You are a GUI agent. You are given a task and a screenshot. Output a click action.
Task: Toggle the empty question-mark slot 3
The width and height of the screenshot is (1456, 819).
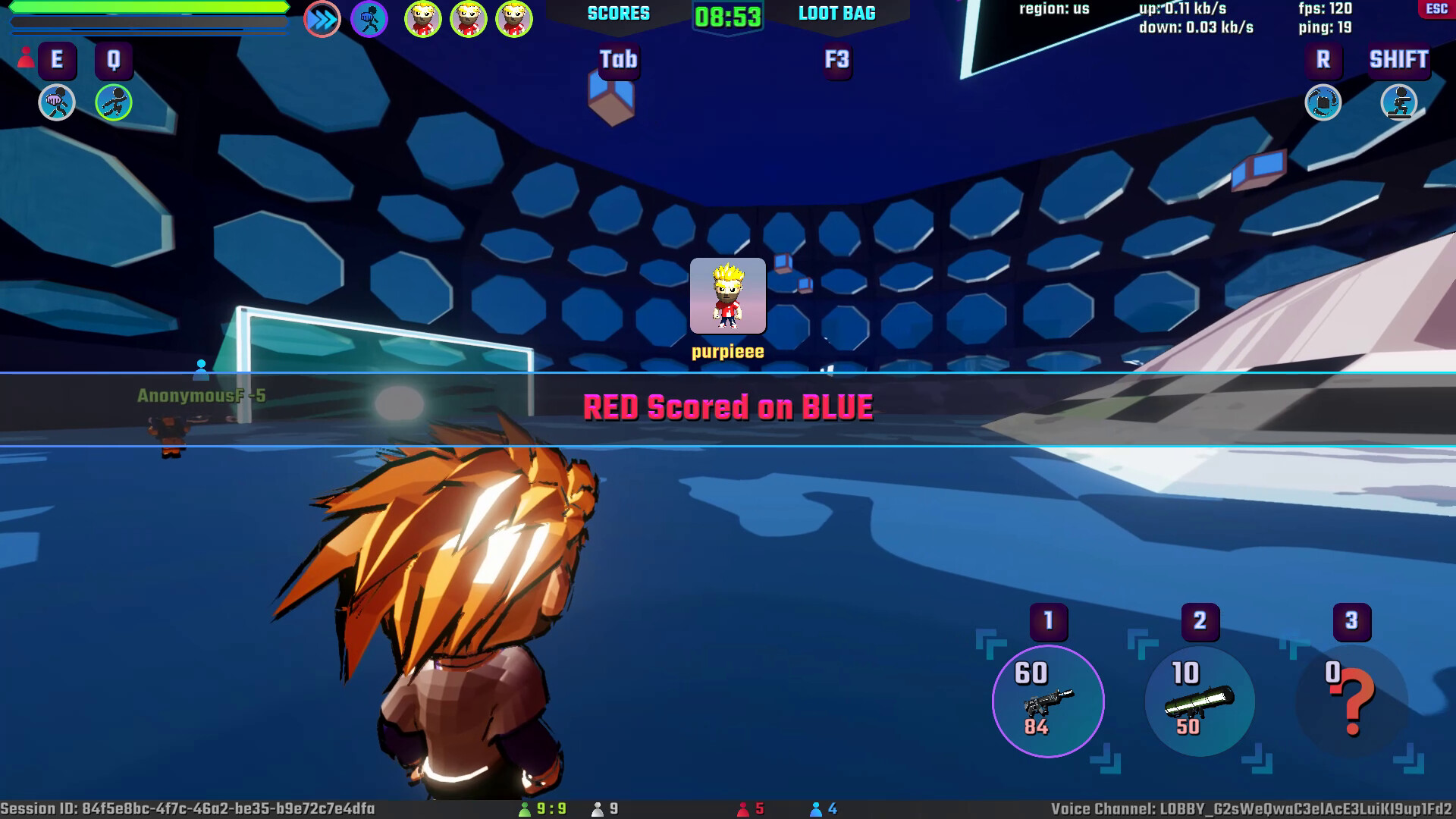[1351, 701]
